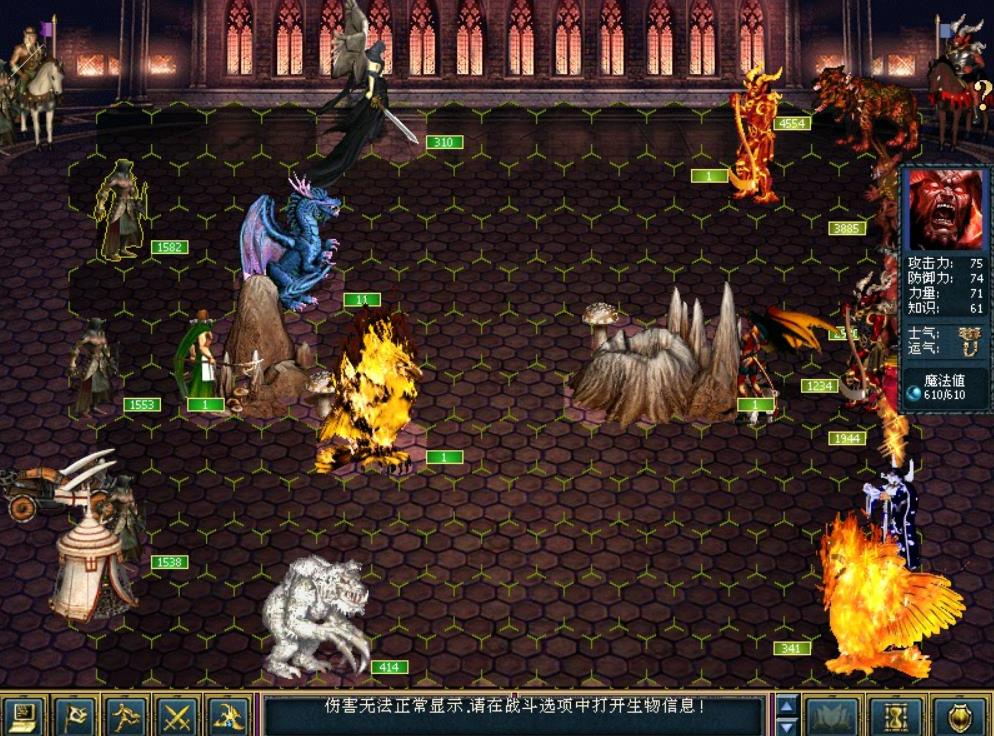Click the combat log message panel
Viewport: 994px width, 736px height.
(515, 714)
